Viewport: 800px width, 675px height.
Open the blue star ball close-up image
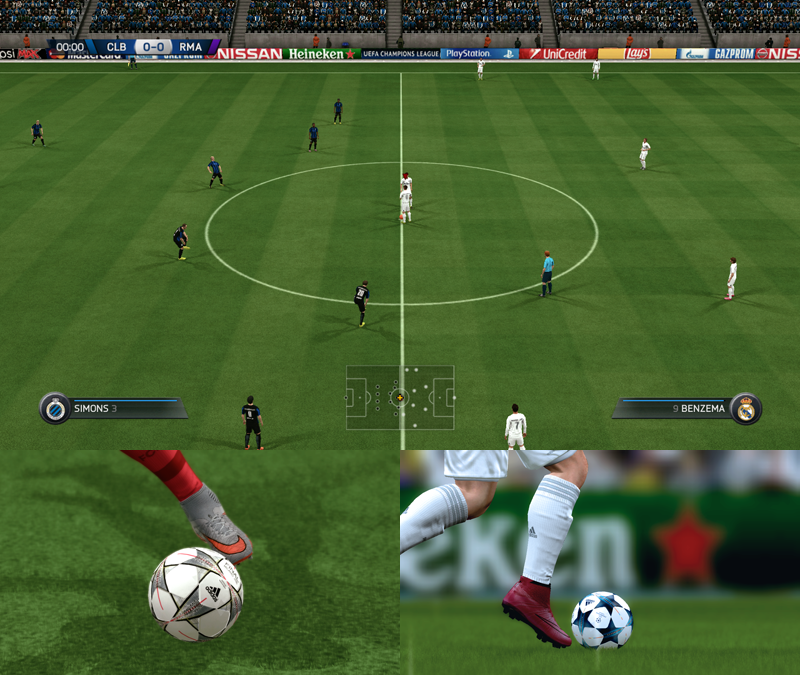(600, 562)
